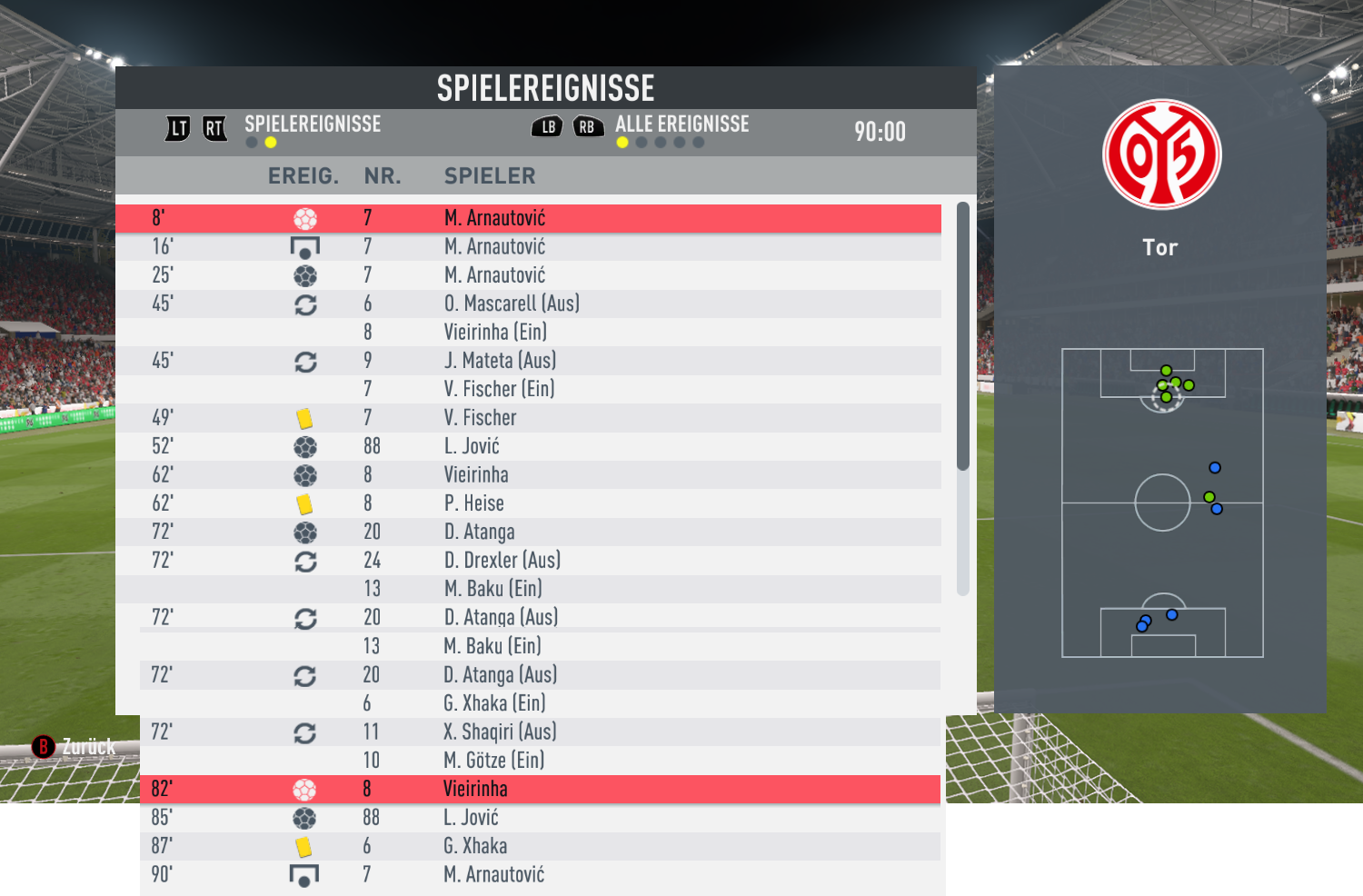Select the P. Heise yellow card row
The width and height of the screenshot is (1363, 896).
(x=528, y=503)
